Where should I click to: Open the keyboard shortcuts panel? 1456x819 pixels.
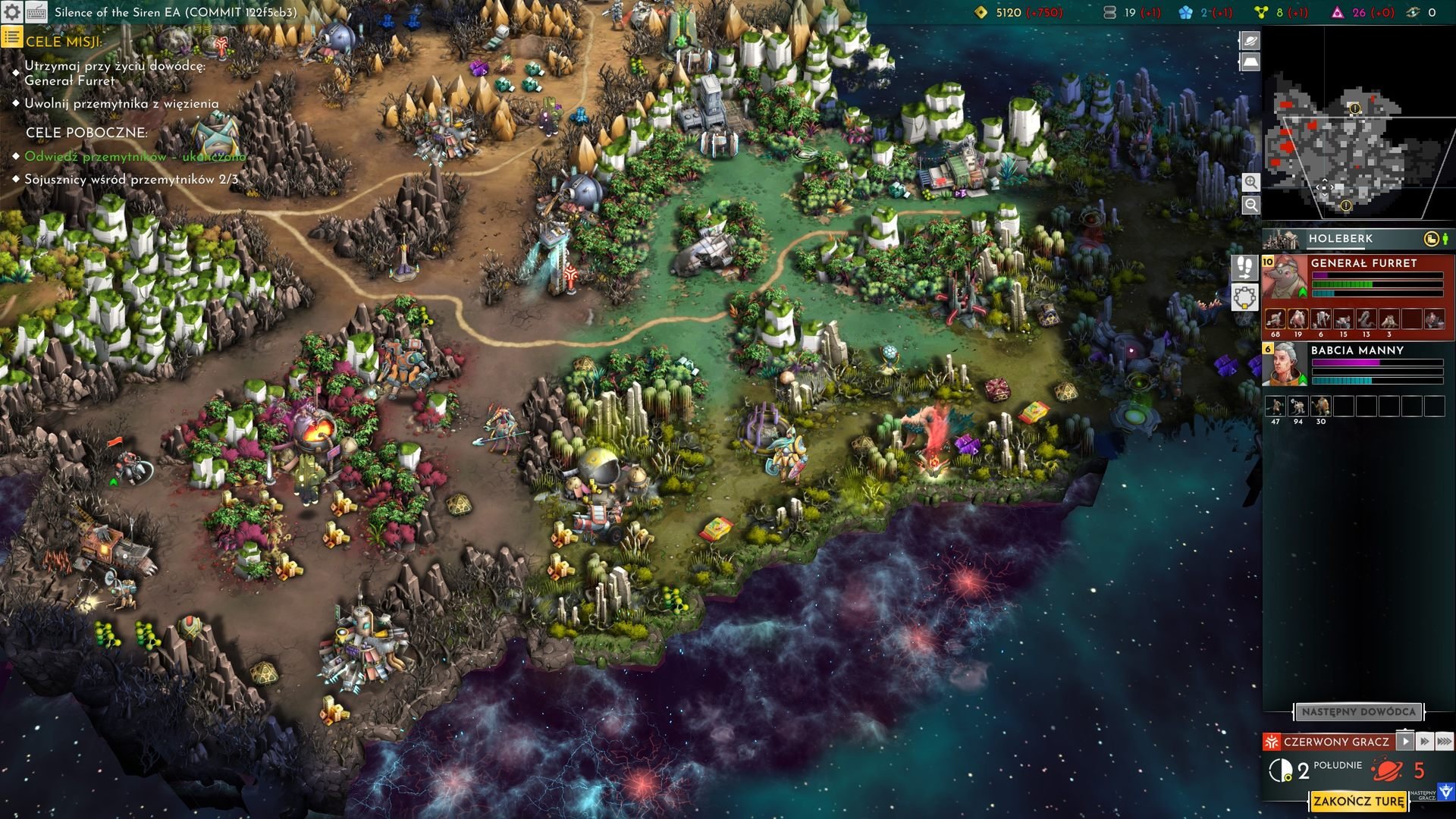36,12
